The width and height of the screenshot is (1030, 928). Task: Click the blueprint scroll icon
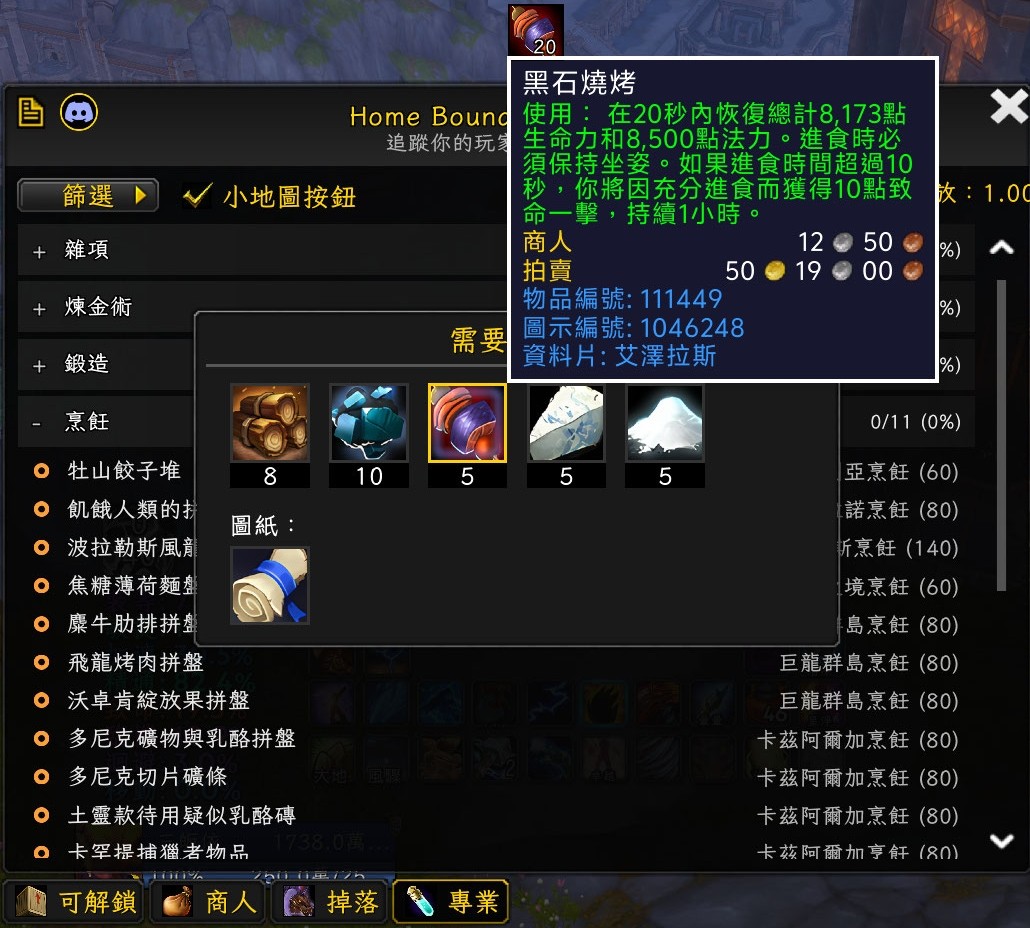270,586
